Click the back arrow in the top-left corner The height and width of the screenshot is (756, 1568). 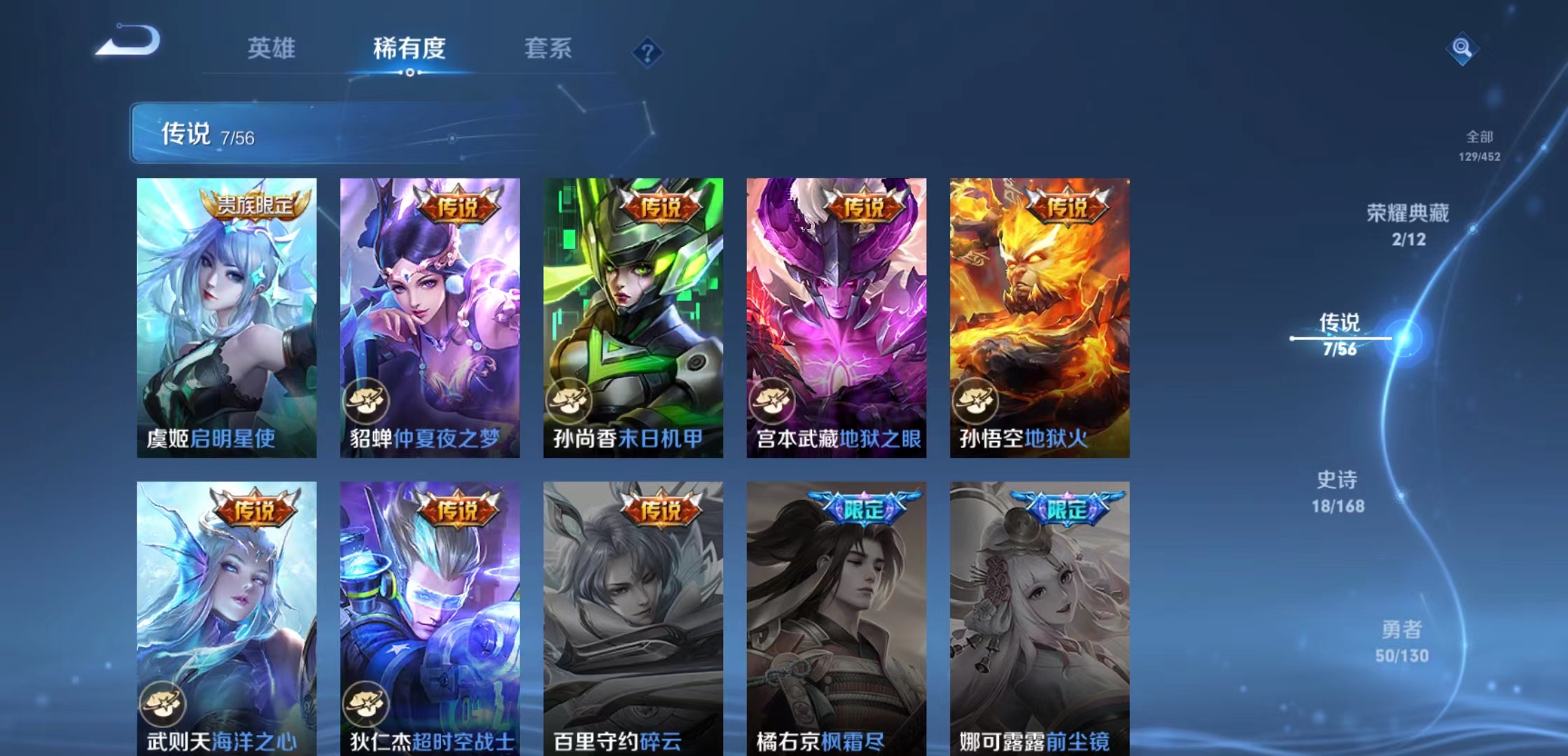(x=126, y=42)
